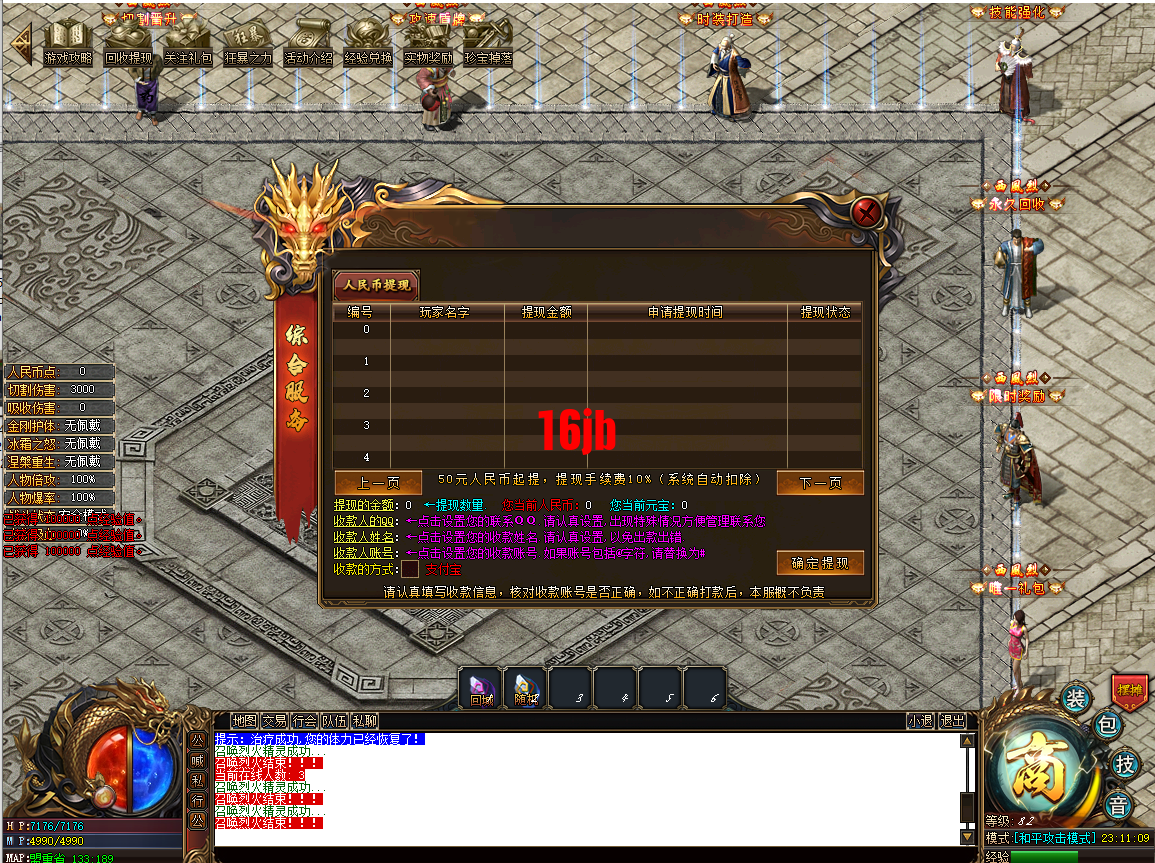This screenshot has width=1155, height=863.
Task: Go to next page with 下一页
Action: [819, 483]
